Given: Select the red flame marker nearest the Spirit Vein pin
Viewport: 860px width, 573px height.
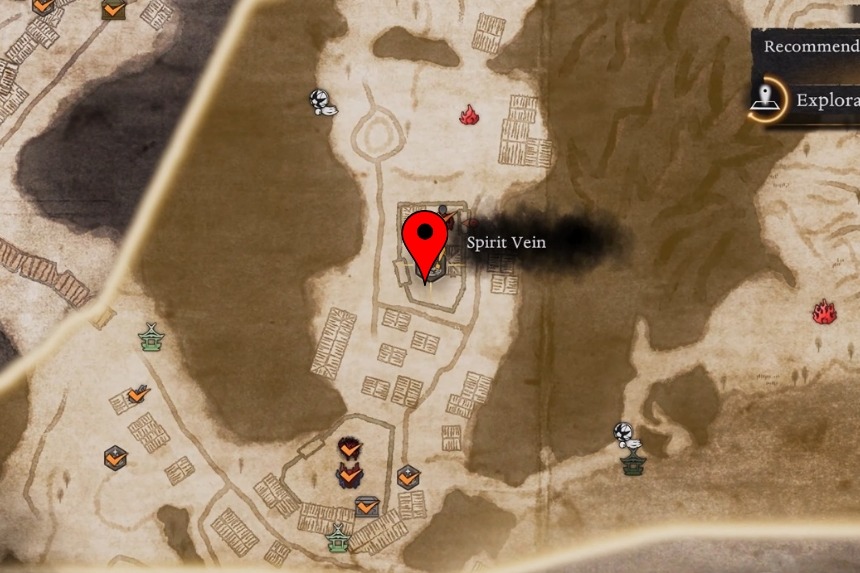Looking at the screenshot, I should pos(468,116).
